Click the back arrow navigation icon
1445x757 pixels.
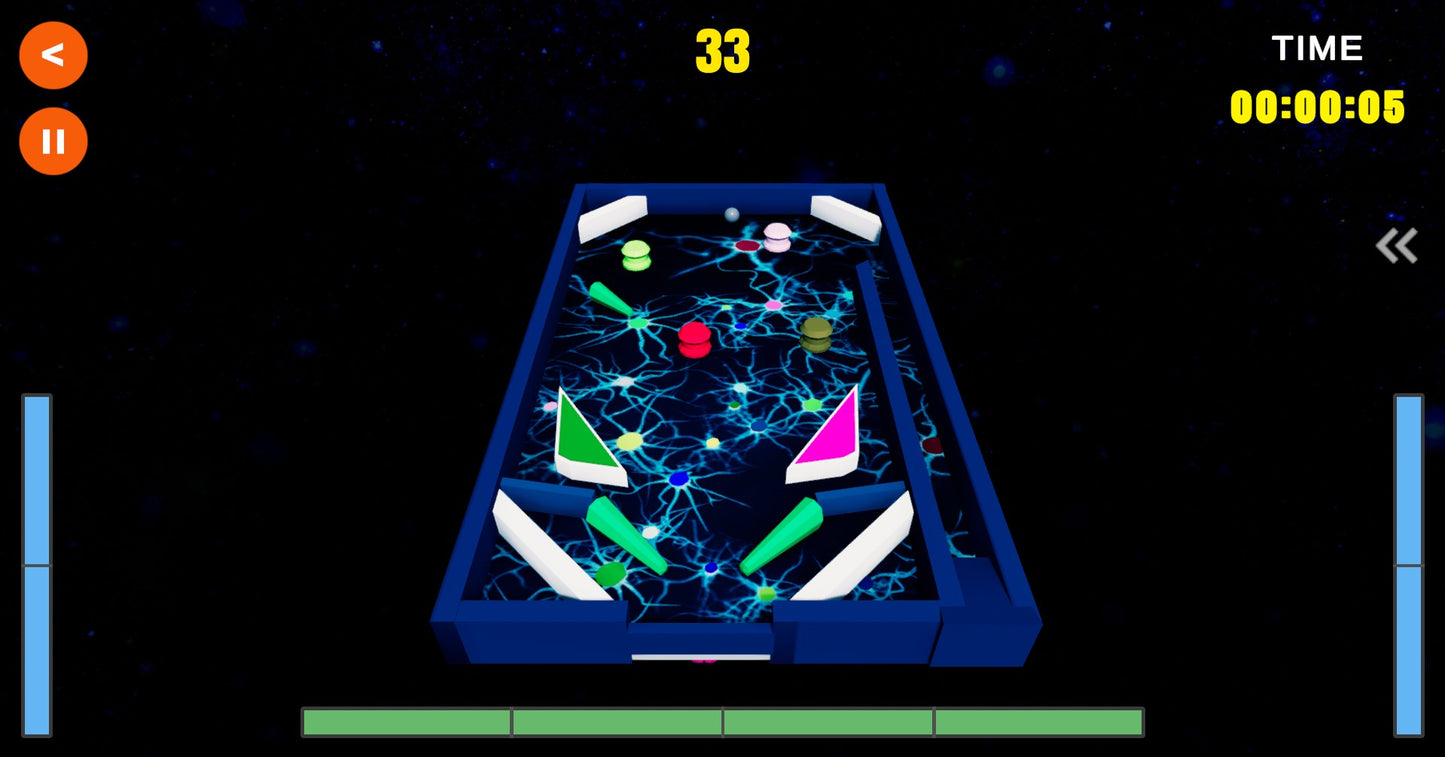pyautogui.click(x=53, y=55)
